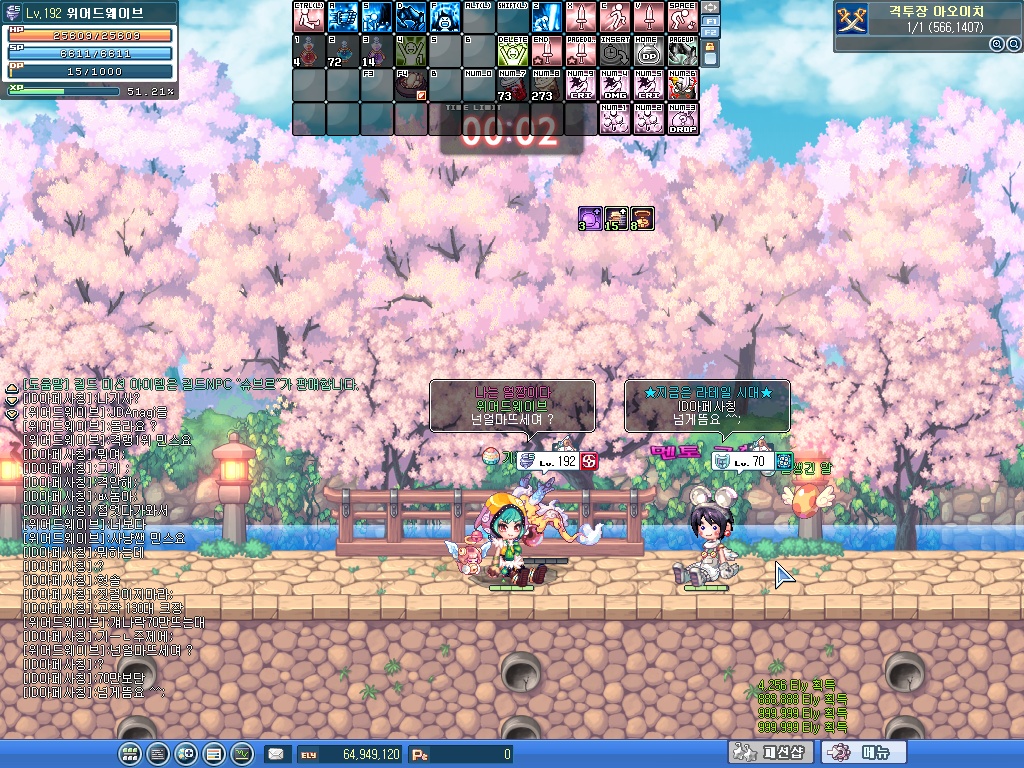
Task: Use the NUM_8 item with 273 count
Action: tap(547, 85)
